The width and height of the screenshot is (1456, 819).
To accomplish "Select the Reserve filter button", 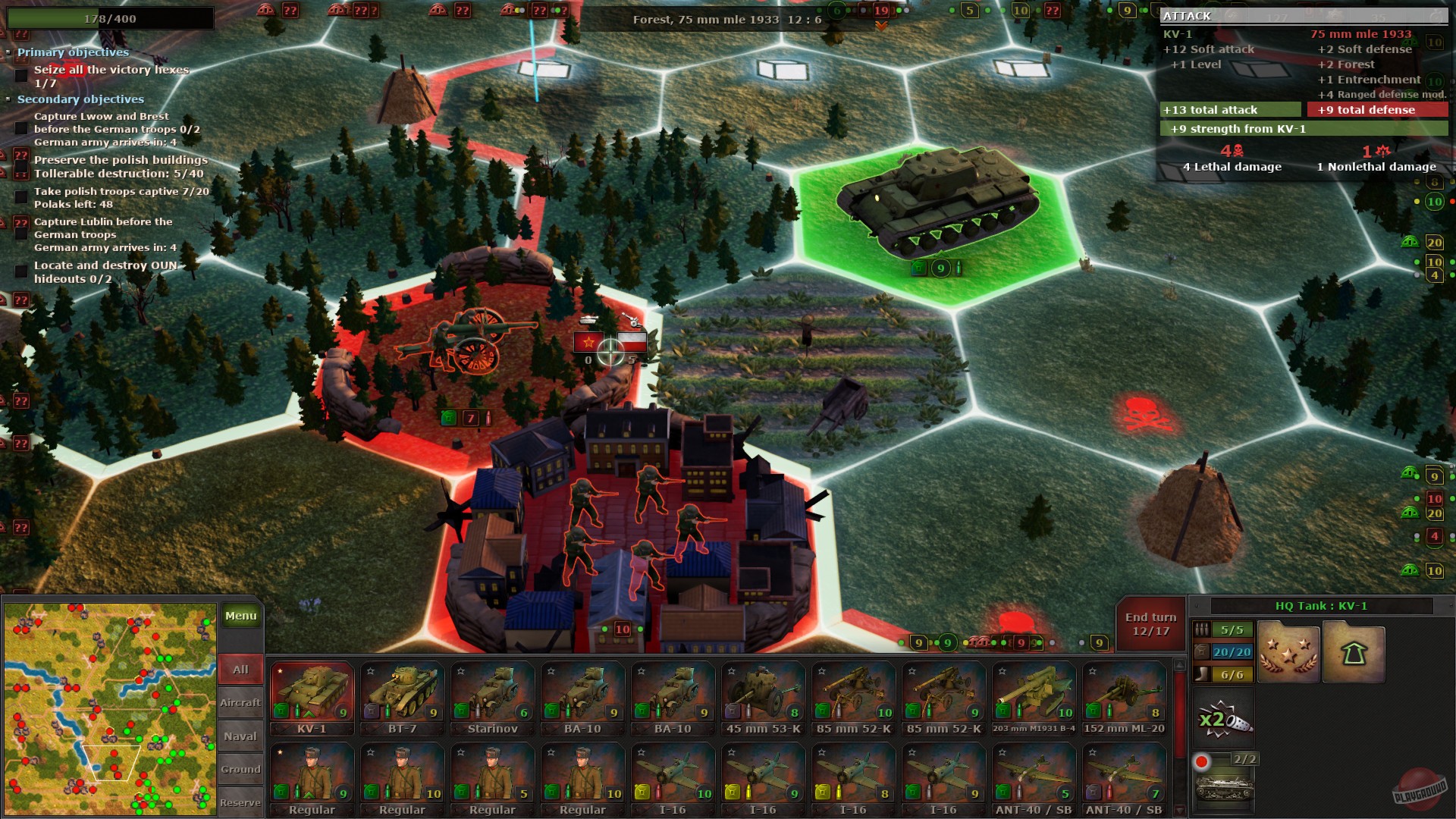I will point(240,802).
